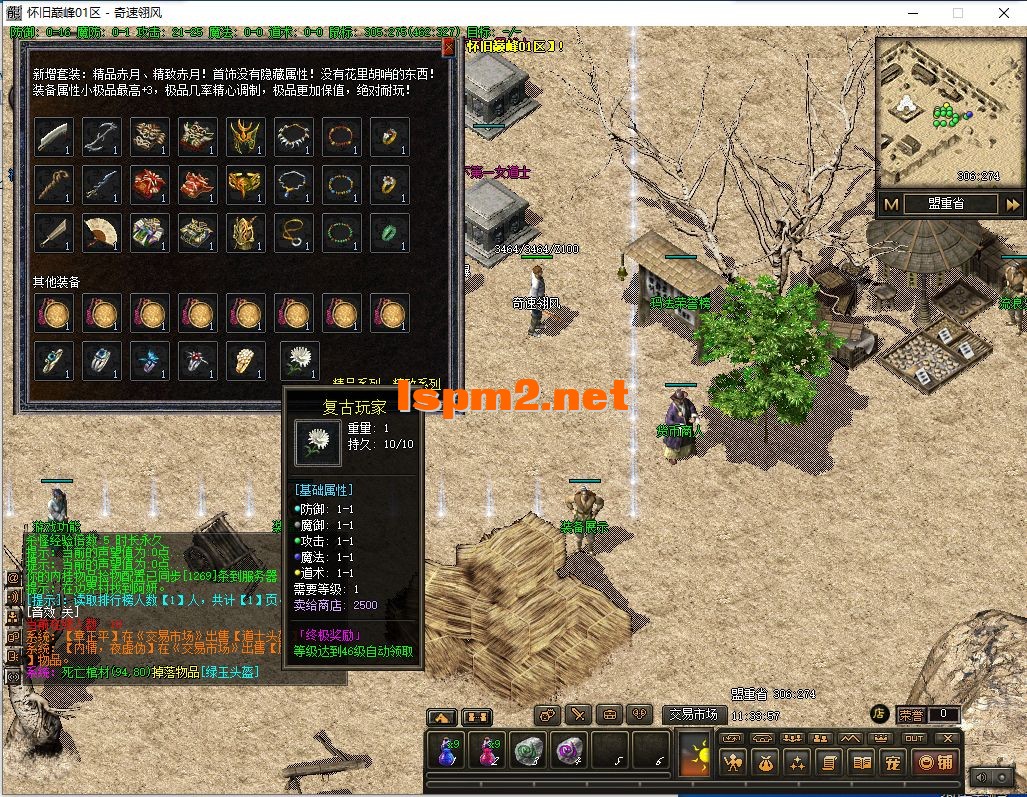The image size is (1027, 797).
Task: Open the money bag inventory
Action: (x=765, y=763)
